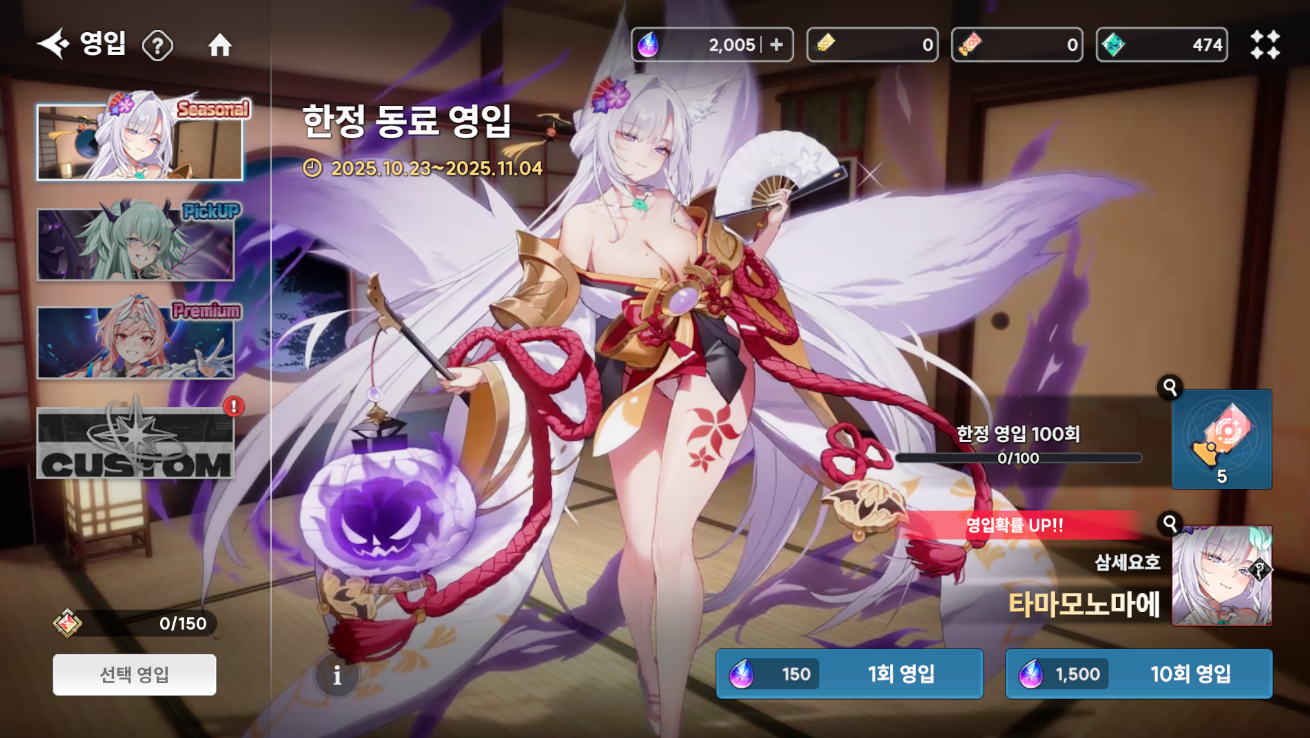Select the Seasonal banner thumbnail
1310x738 pixels.
click(140, 142)
